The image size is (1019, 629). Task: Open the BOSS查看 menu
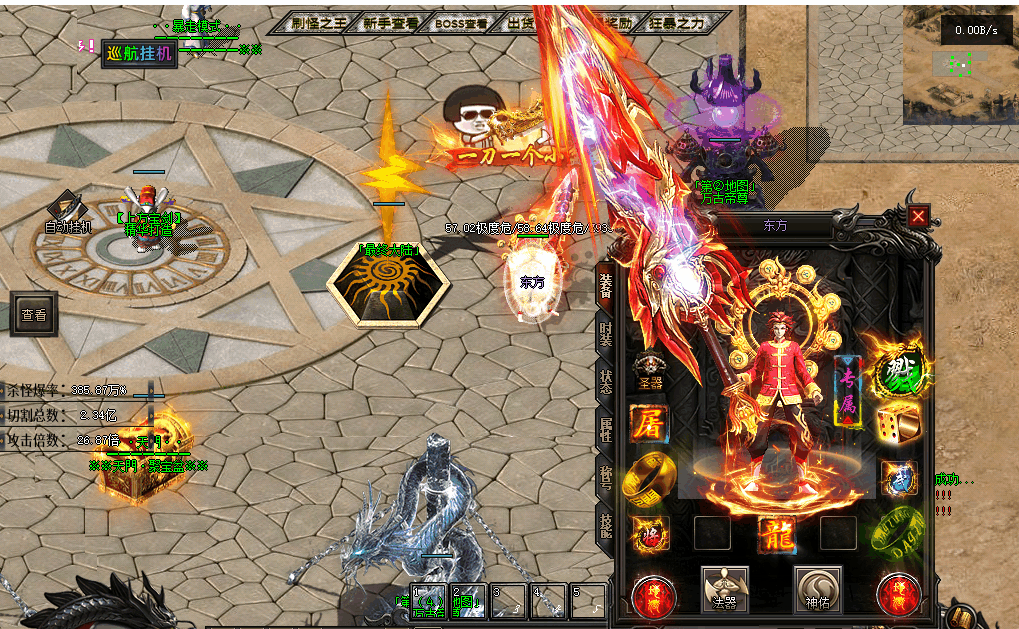[462, 24]
